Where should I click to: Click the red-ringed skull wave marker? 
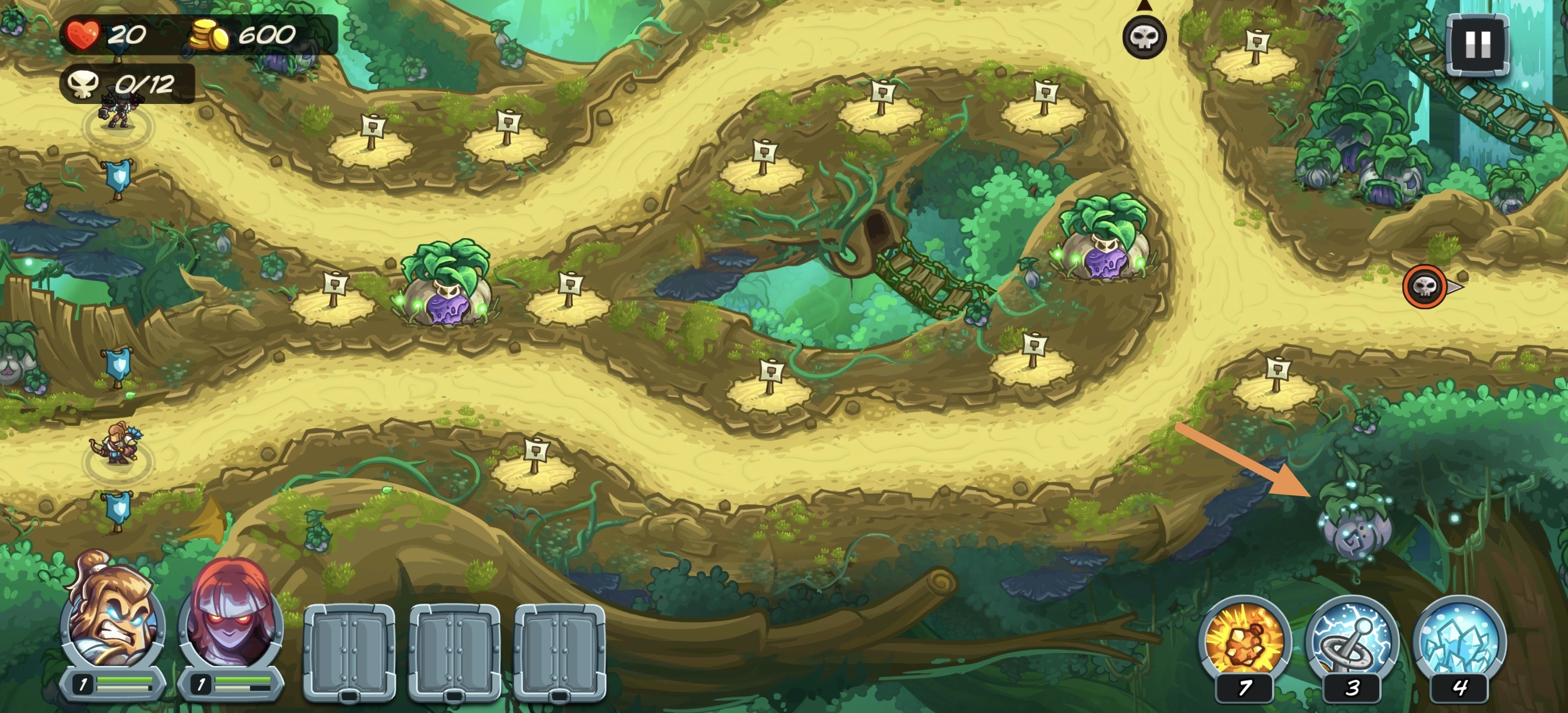[x=1424, y=286]
